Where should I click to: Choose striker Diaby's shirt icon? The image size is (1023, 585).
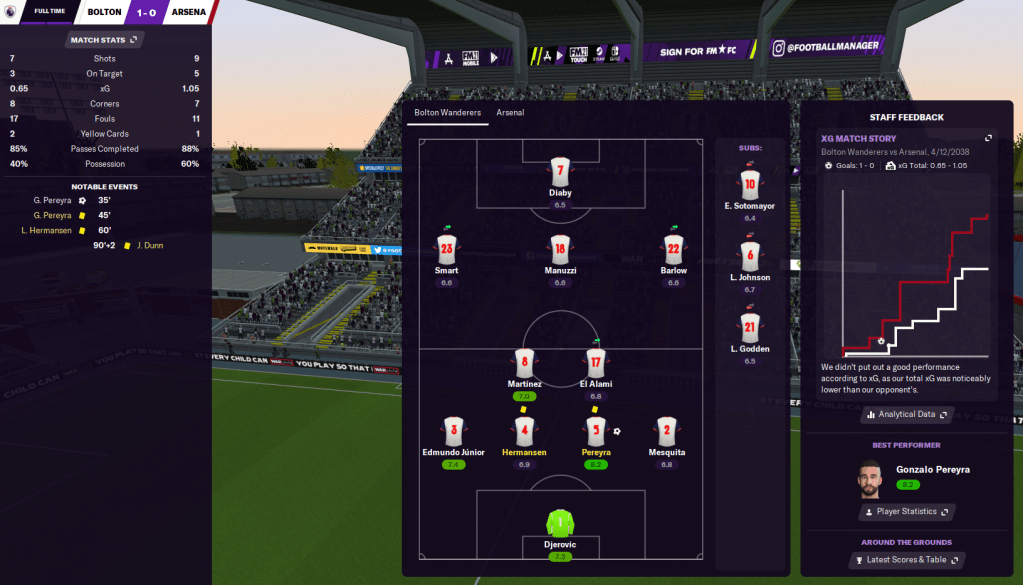pos(560,171)
